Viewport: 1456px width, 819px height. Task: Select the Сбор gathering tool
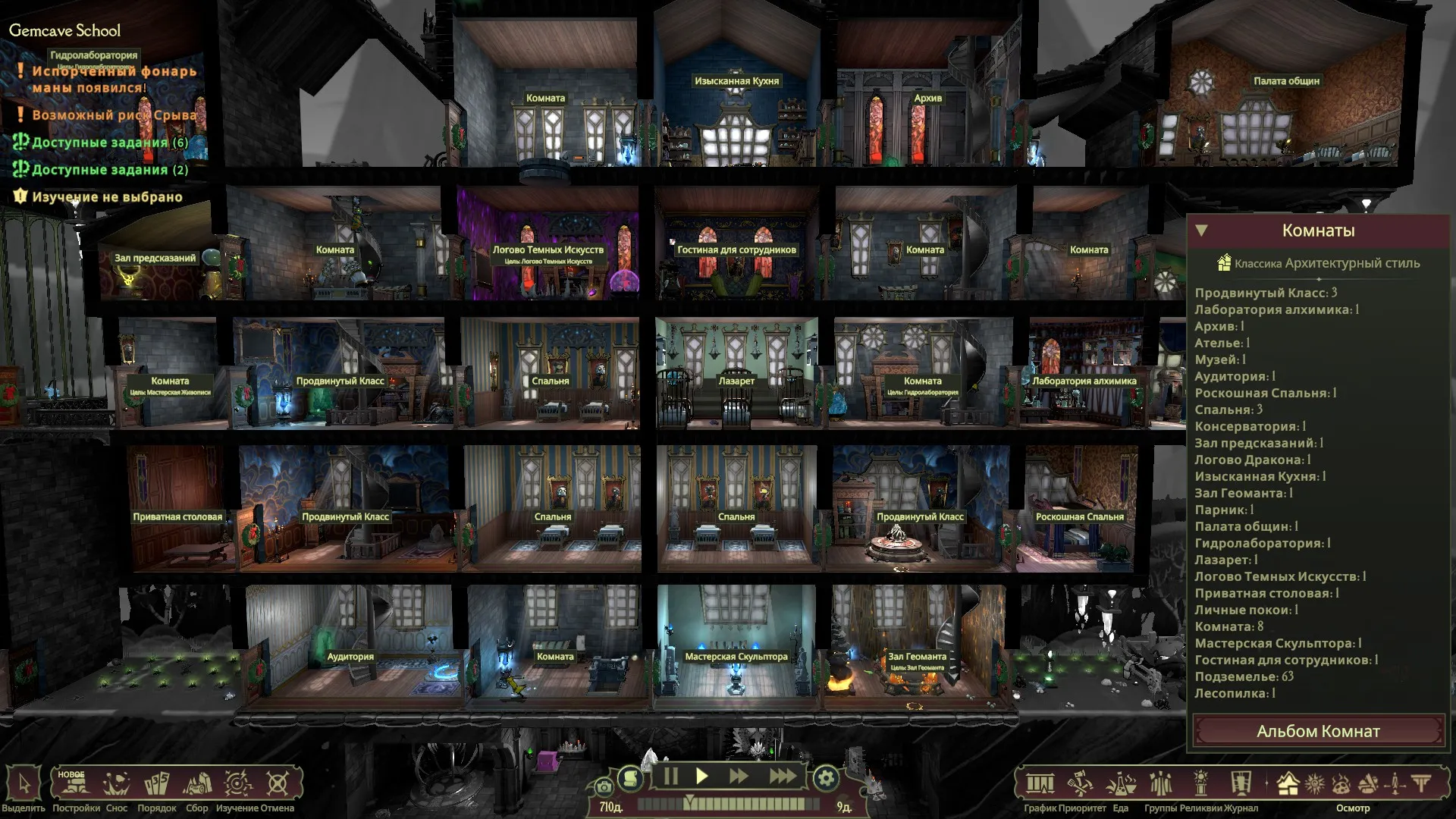[197, 783]
